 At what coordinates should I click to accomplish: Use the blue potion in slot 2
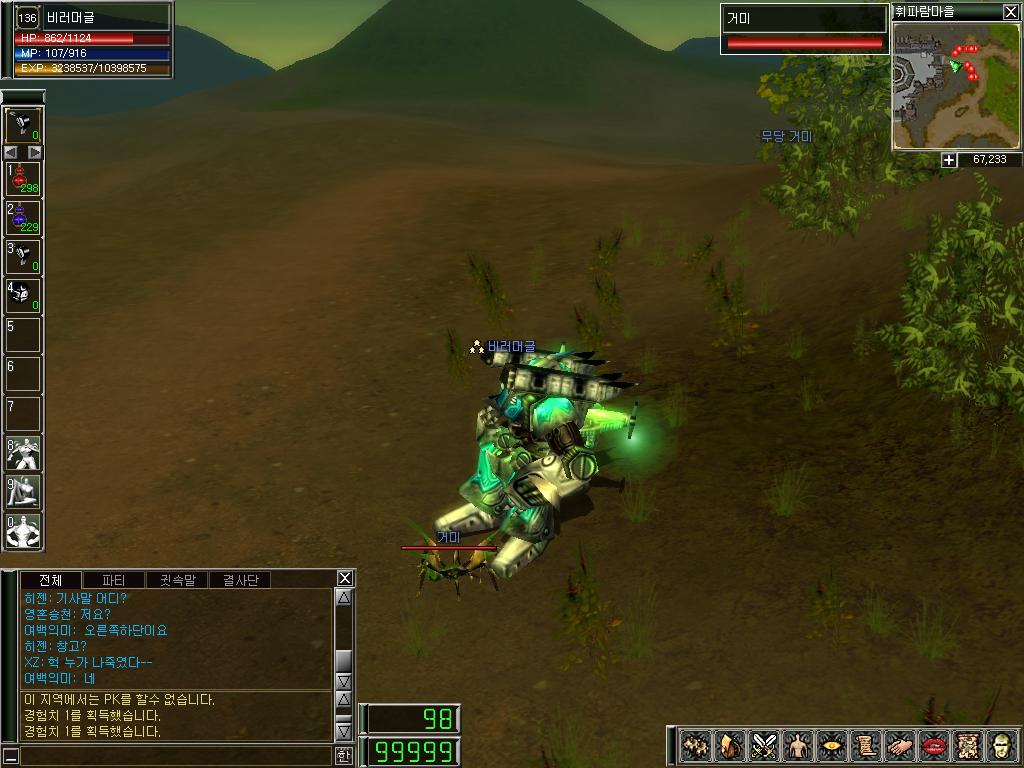point(23,217)
